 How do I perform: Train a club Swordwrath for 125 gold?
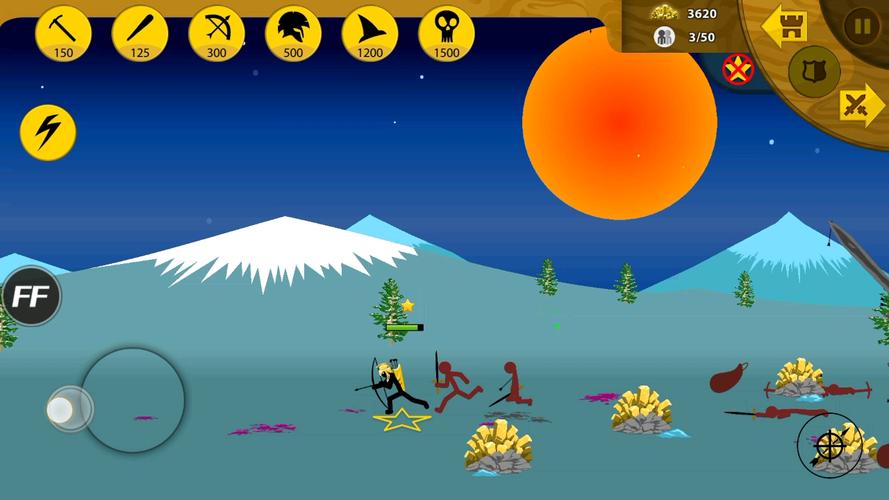(x=140, y=33)
